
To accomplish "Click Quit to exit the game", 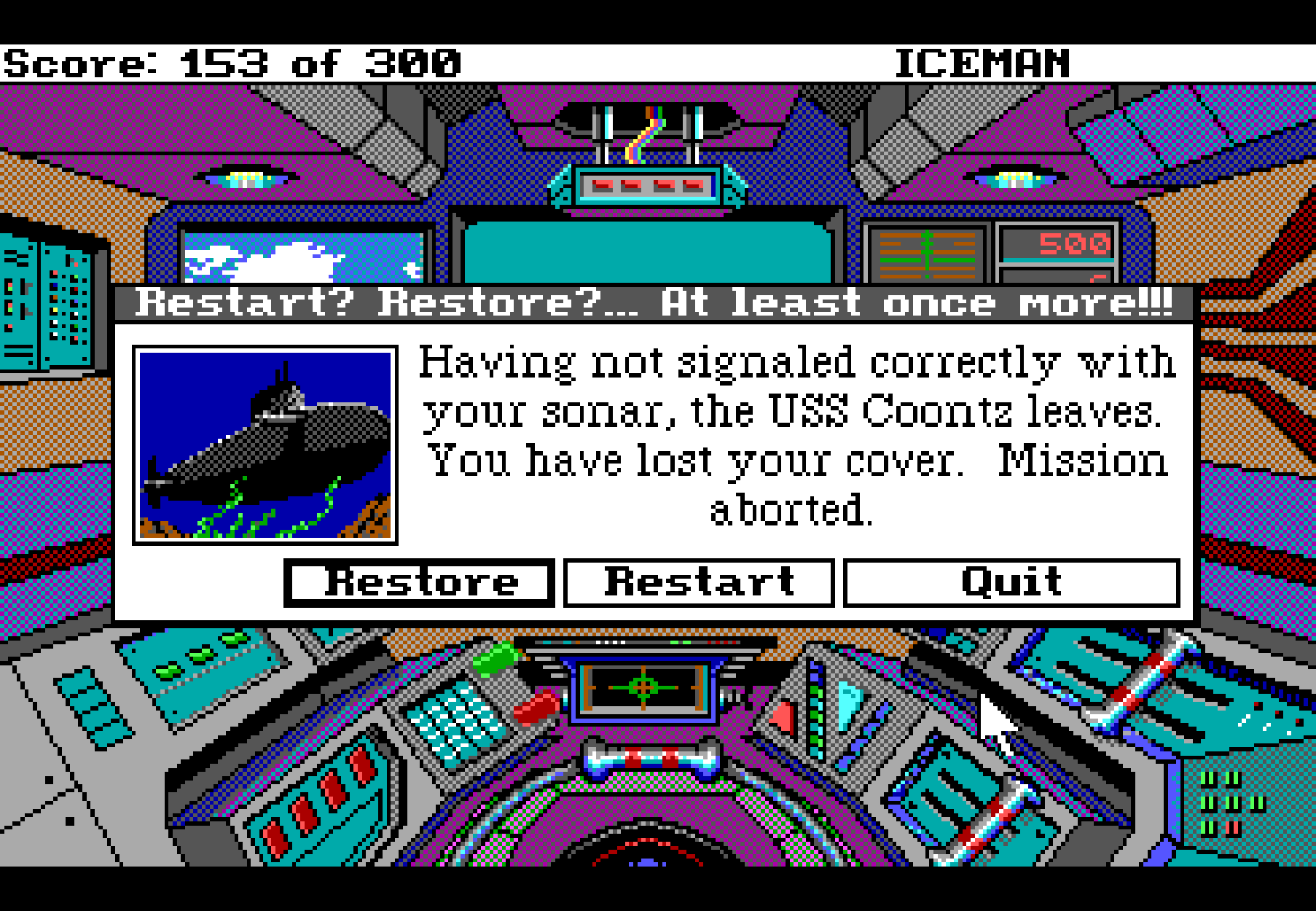I will point(1011,583).
